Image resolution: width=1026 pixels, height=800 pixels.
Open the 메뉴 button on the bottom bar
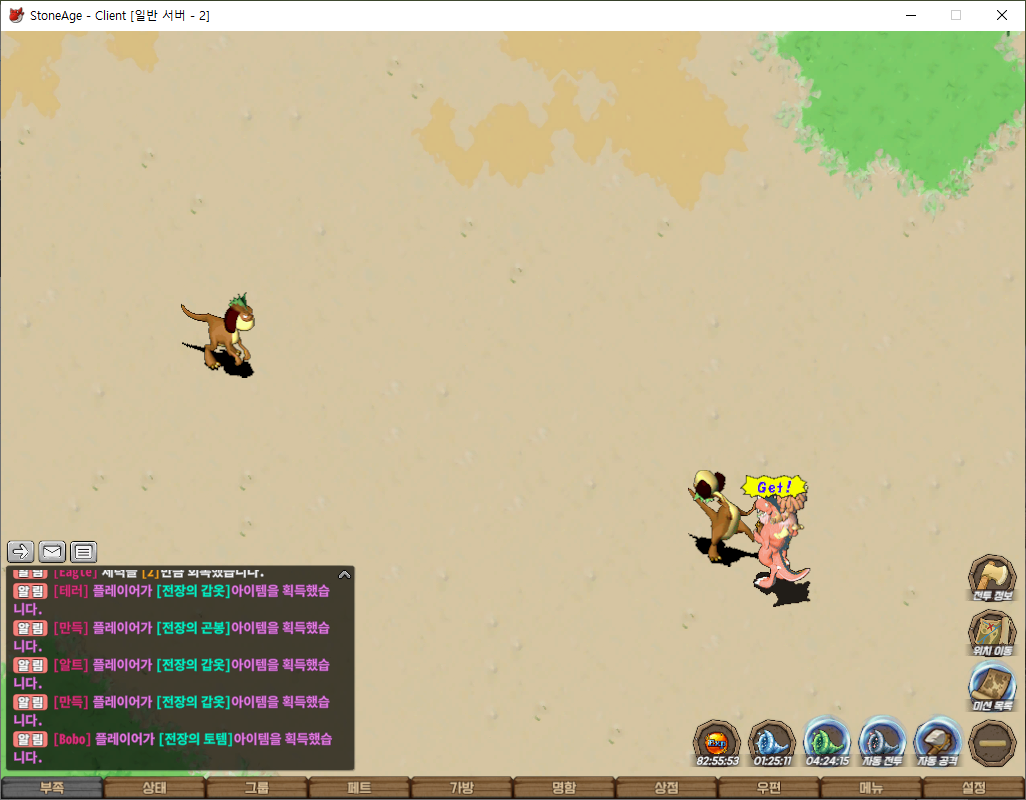[x=871, y=788]
